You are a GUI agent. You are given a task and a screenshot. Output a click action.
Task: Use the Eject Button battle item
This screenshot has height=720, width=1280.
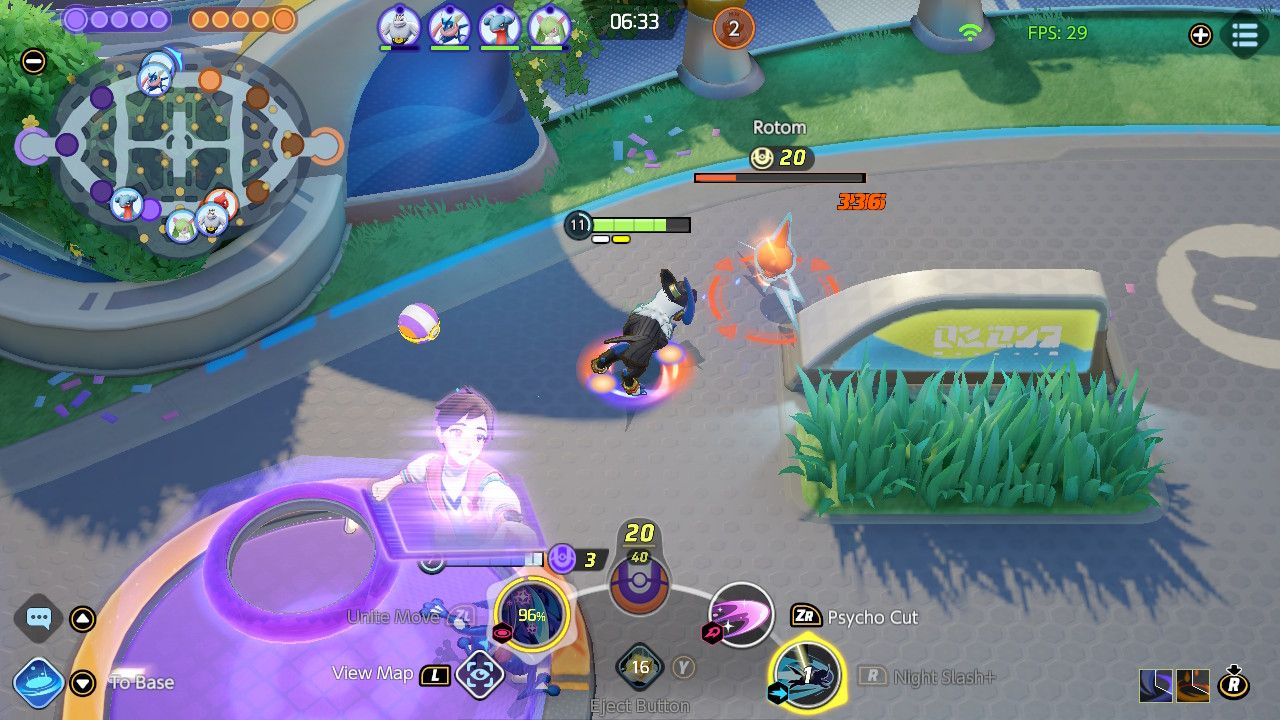(640, 667)
